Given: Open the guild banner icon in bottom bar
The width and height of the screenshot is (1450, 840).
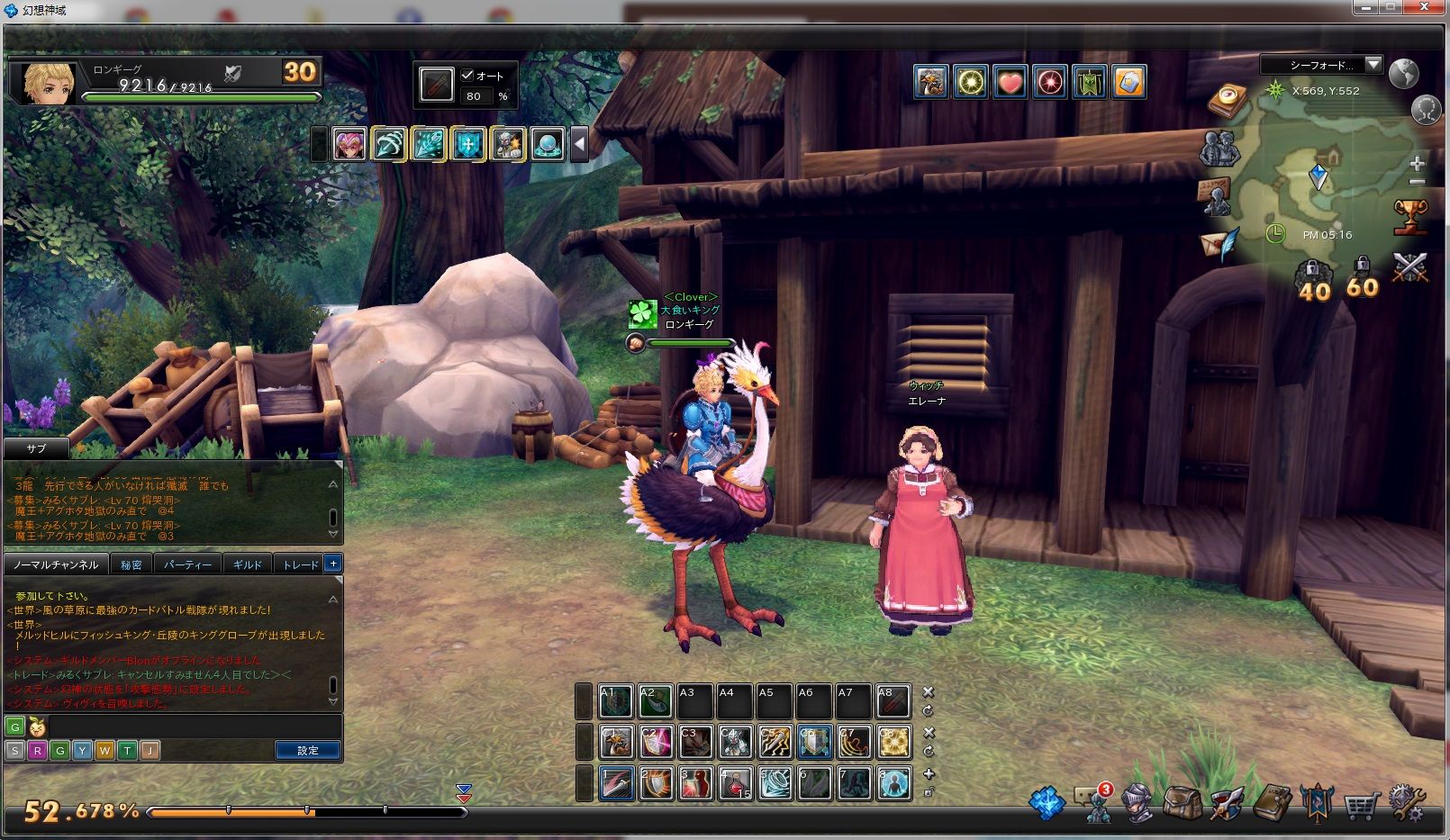Looking at the screenshot, I should (1316, 801).
